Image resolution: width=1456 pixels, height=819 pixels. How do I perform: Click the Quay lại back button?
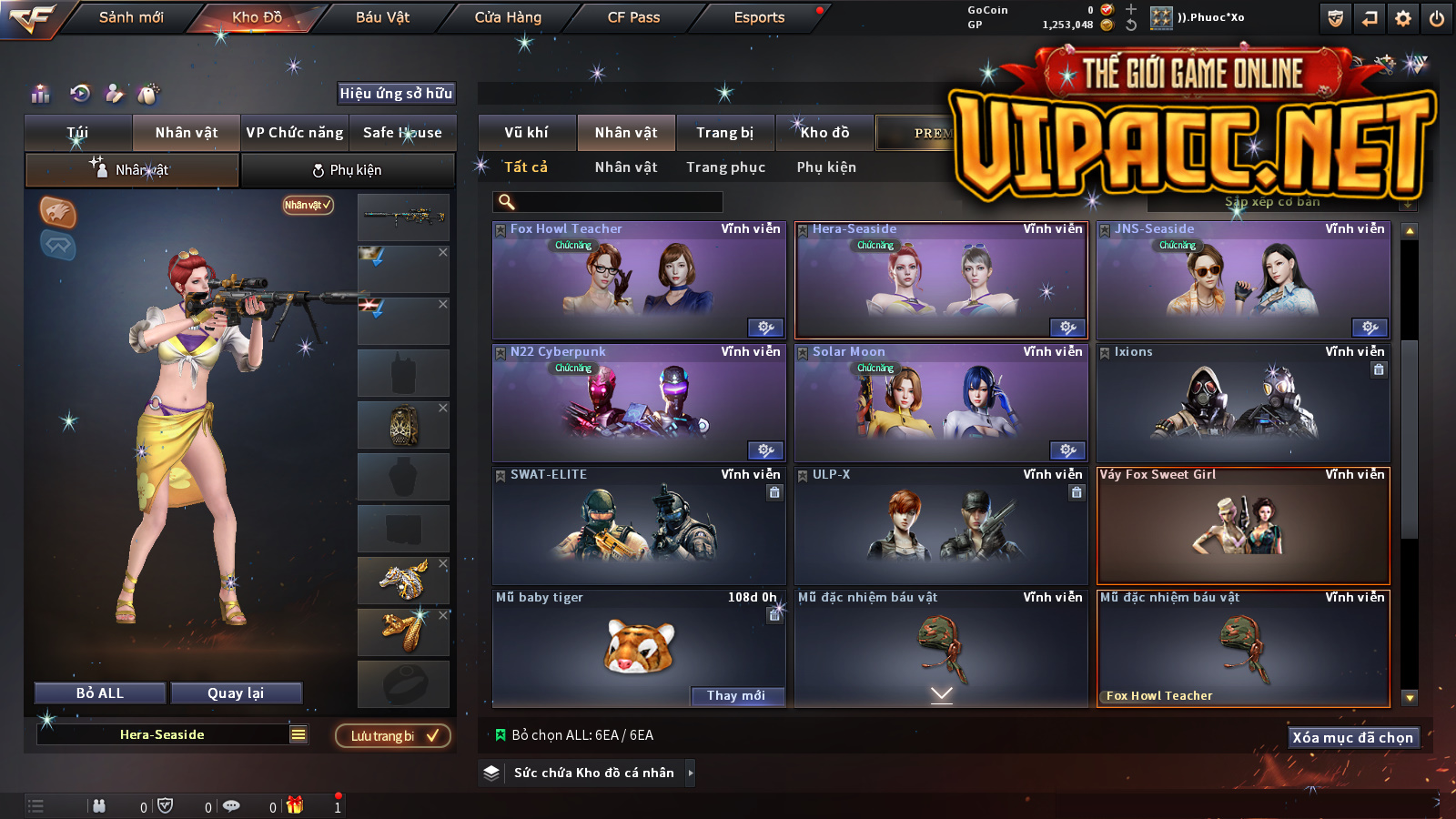[236, 693]
